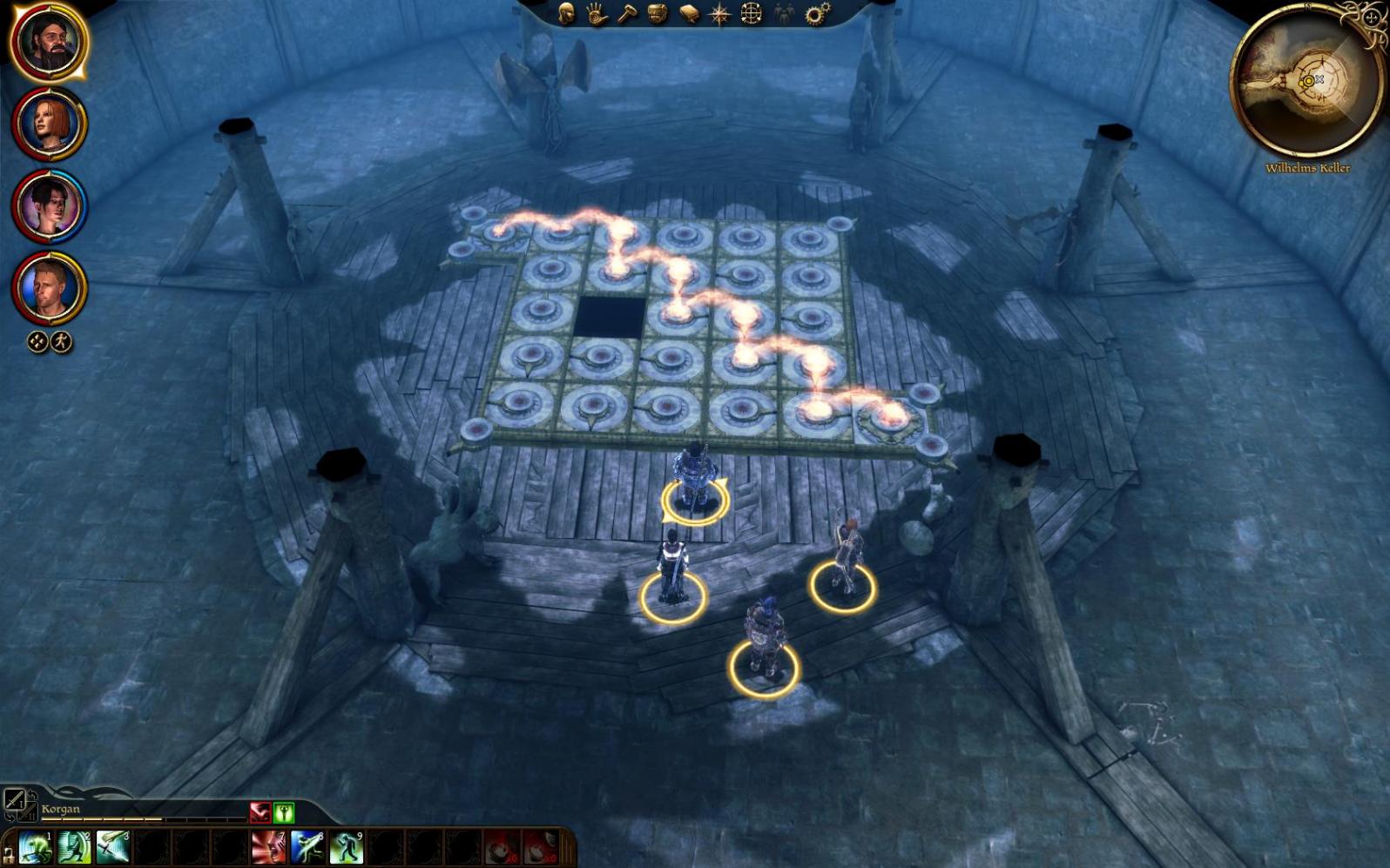Use the green running ability in slot 2
This screenshot has width=1390, height=868.
74,847
